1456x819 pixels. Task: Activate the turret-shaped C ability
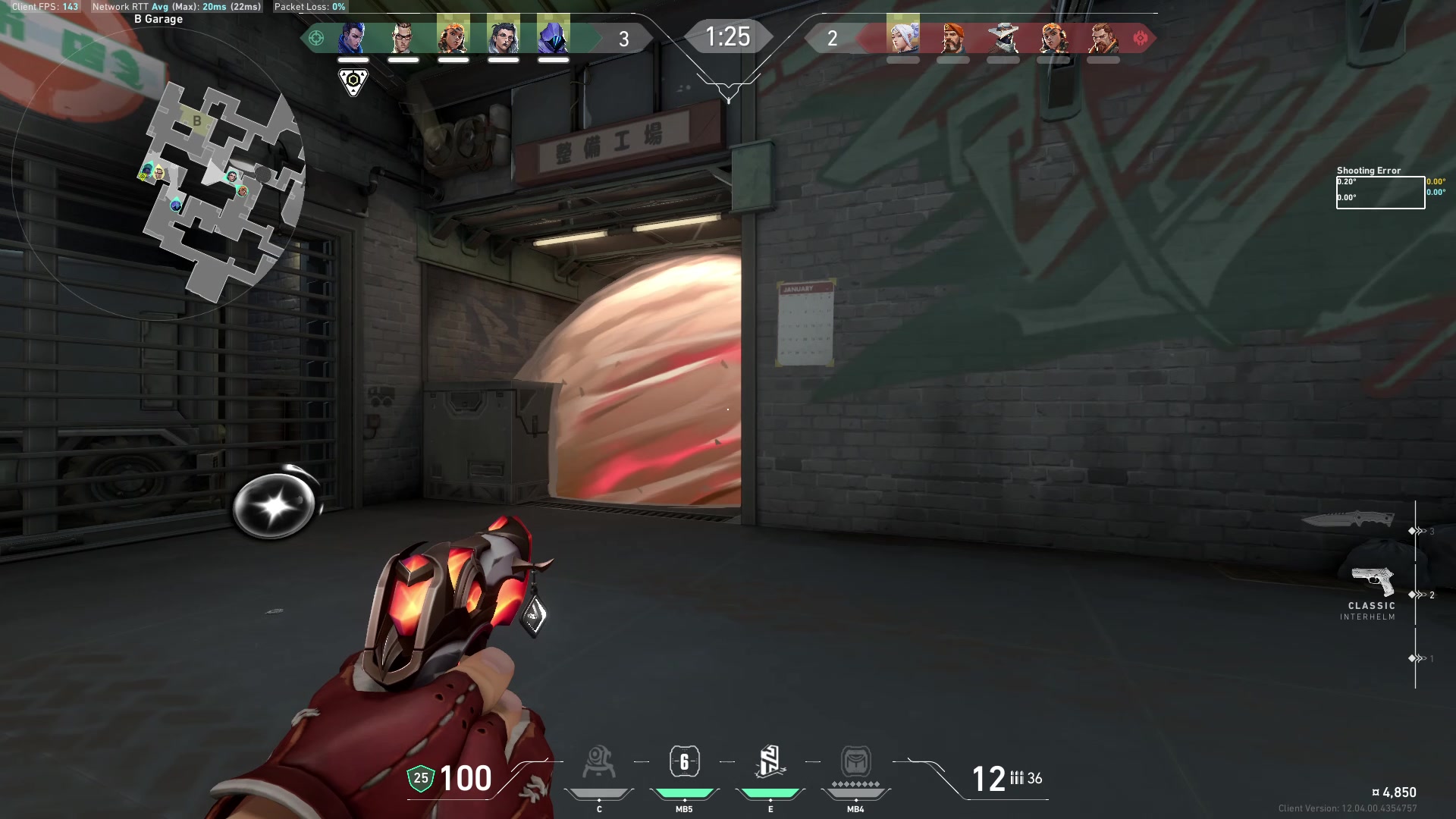pyautogui.click(x=599, y=763)
